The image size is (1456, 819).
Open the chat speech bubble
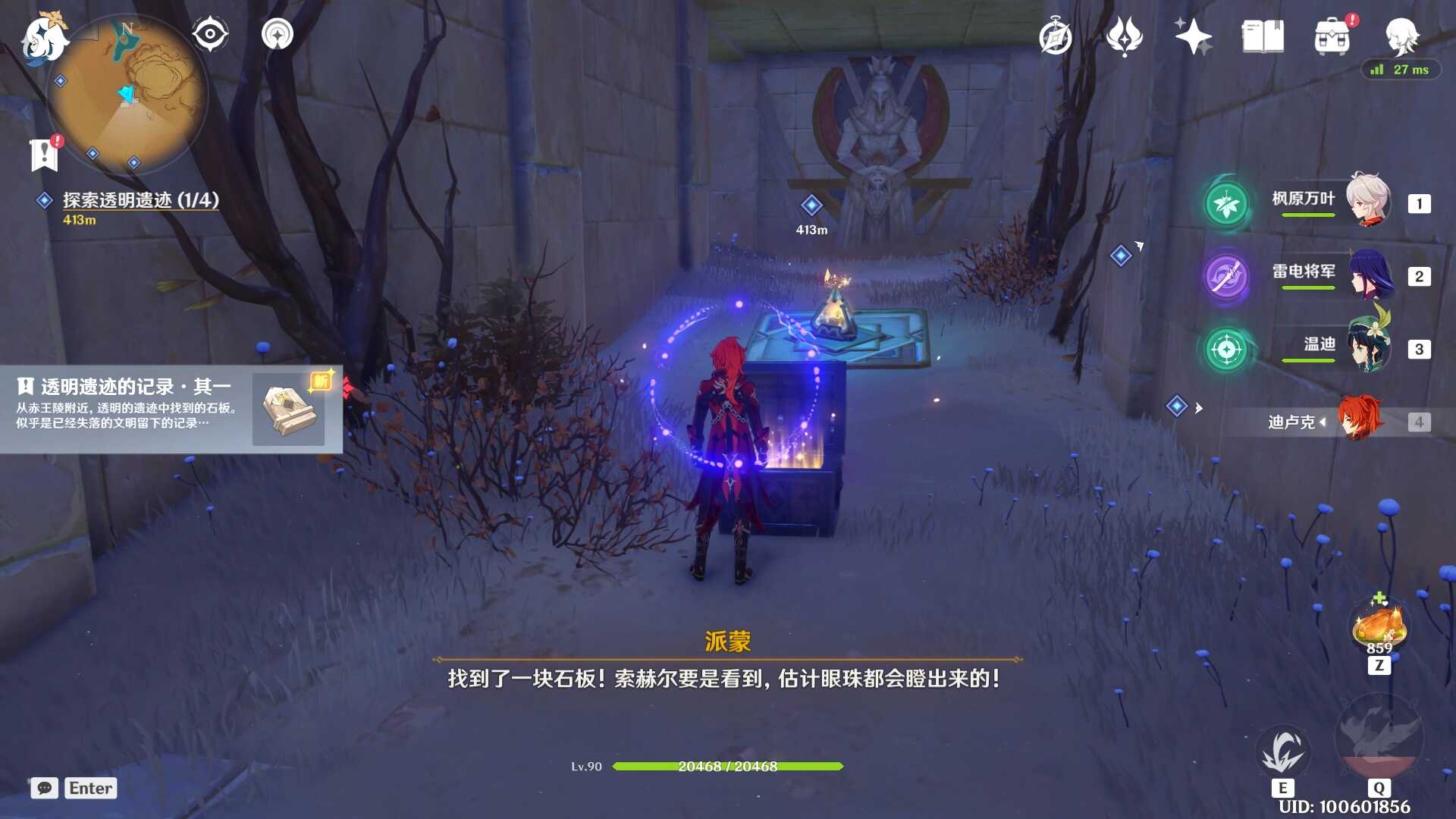tap(45, 788)
